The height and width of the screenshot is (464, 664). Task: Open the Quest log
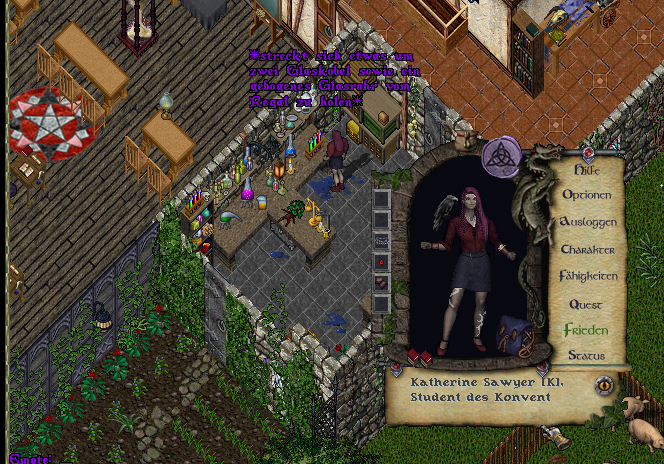click(586, 303)
